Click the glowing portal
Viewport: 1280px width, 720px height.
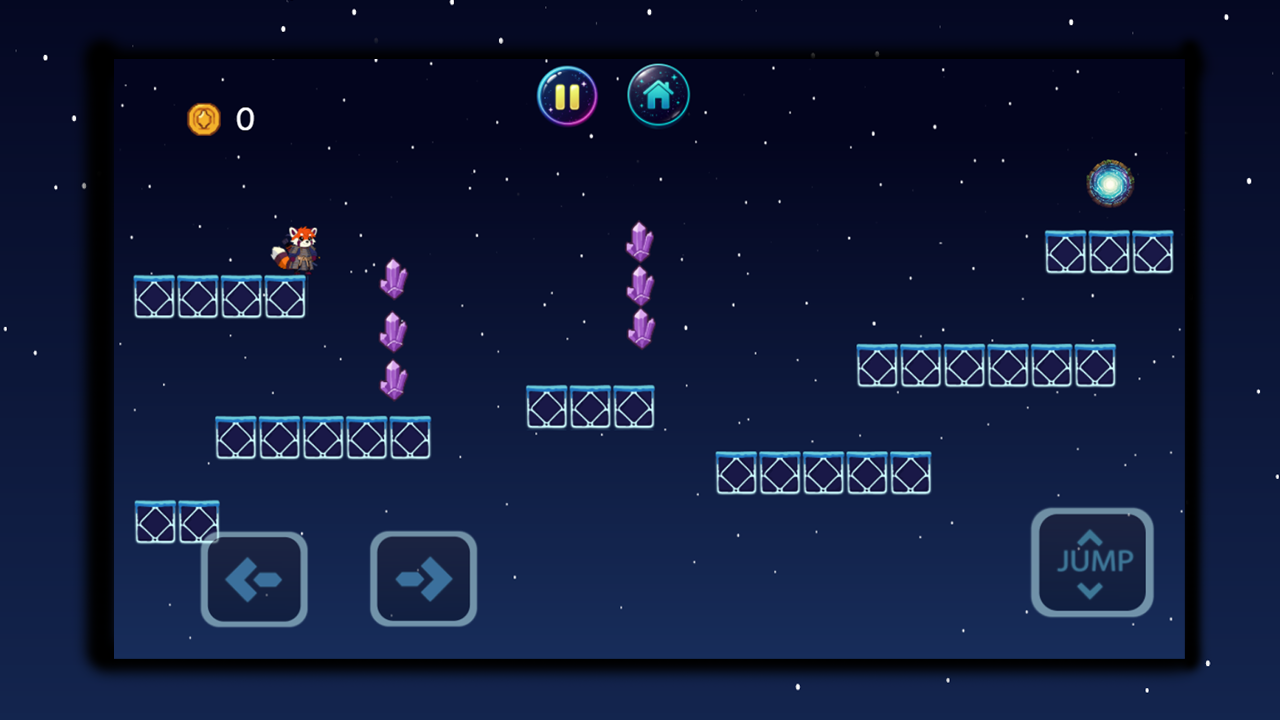pyautogui.click(x=1109, y=183)
